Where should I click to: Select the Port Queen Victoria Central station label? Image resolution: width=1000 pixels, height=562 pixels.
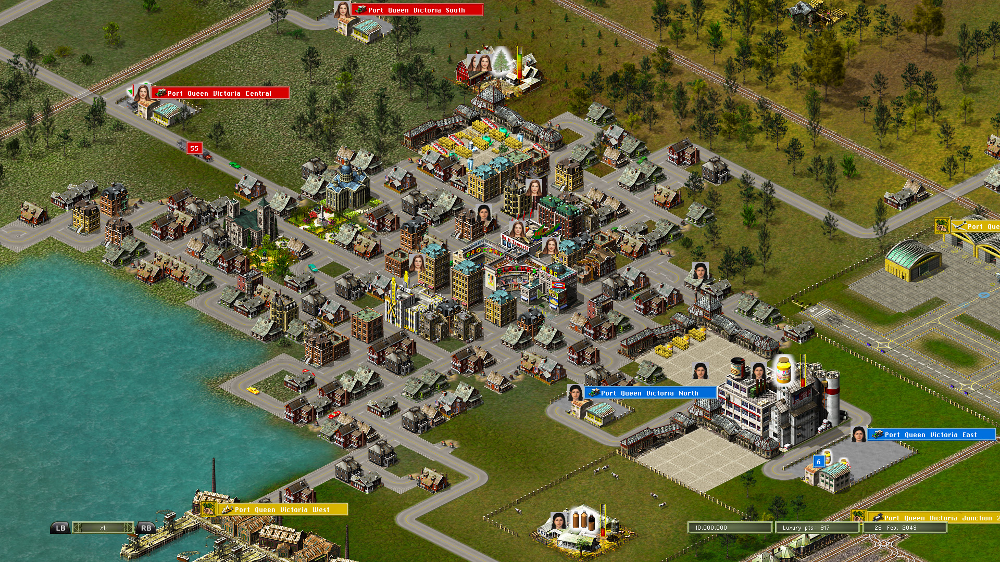221,93
